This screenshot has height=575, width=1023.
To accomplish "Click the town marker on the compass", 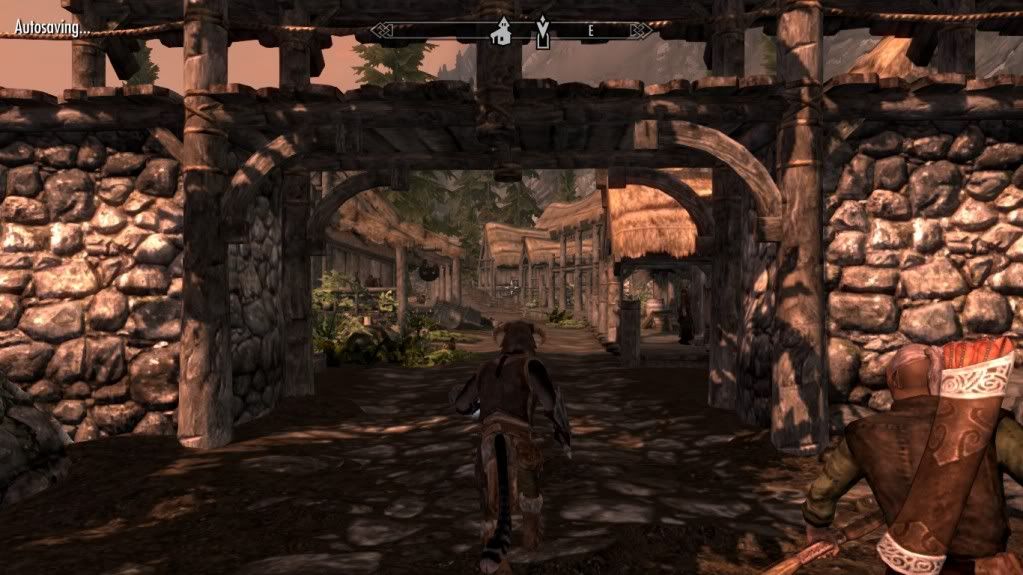I will click(x=499, y=32).
